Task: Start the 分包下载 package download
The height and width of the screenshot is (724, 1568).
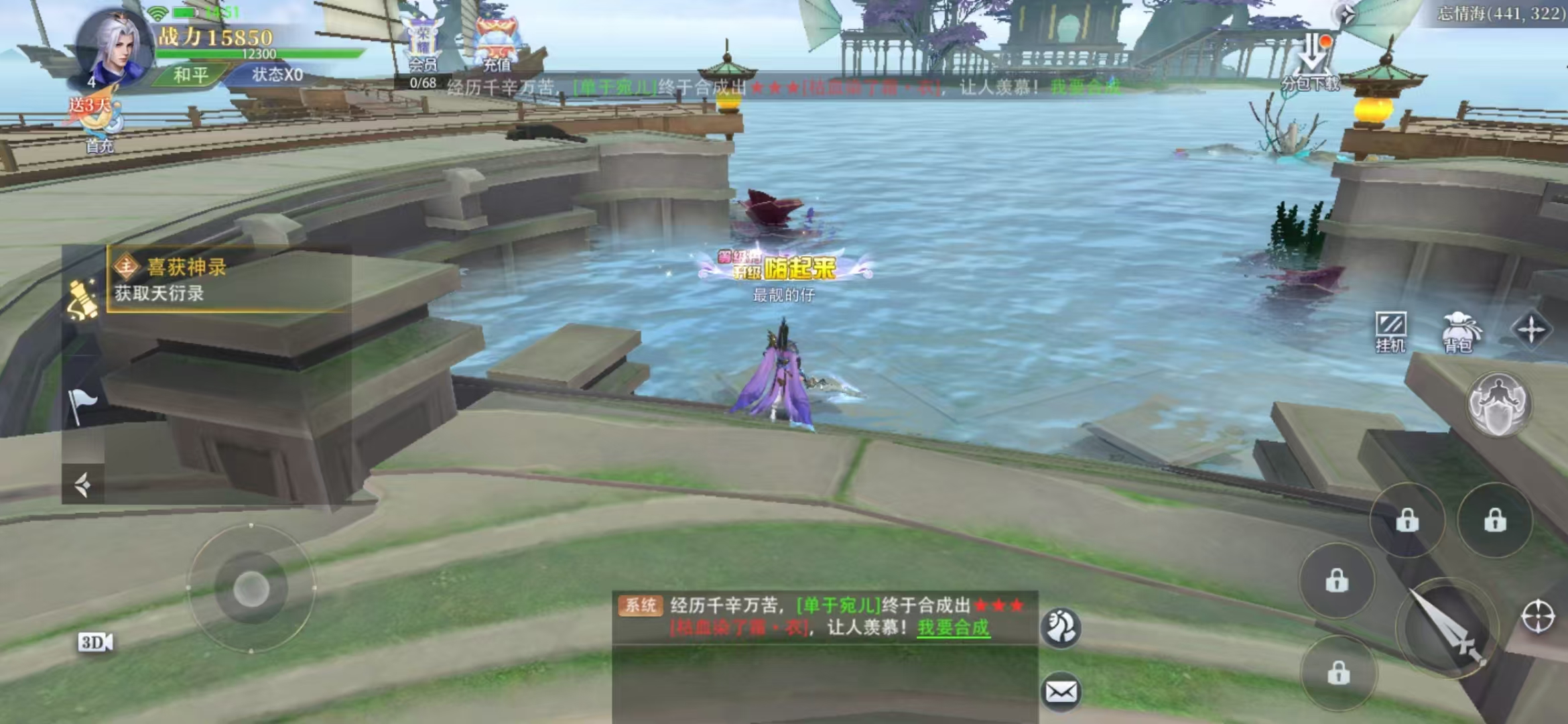Action: point(1311,64)
